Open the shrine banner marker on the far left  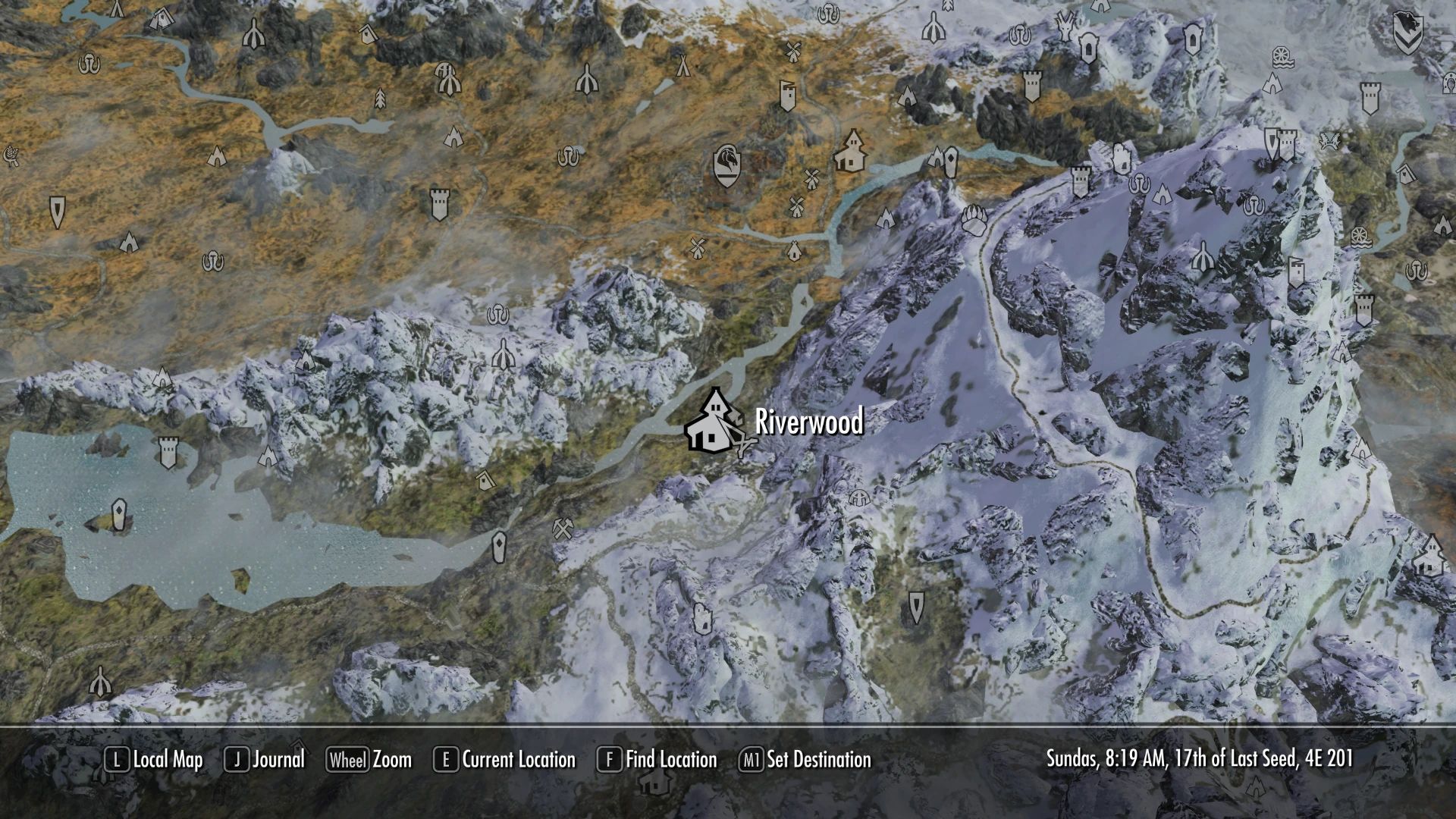pos(58,212)
